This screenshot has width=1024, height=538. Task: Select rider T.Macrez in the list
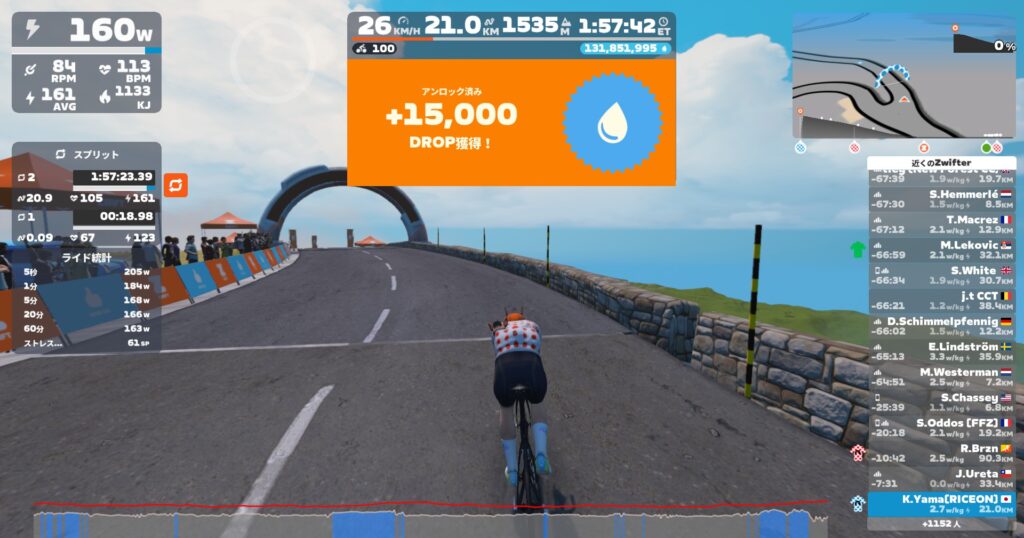coord(941,224)
